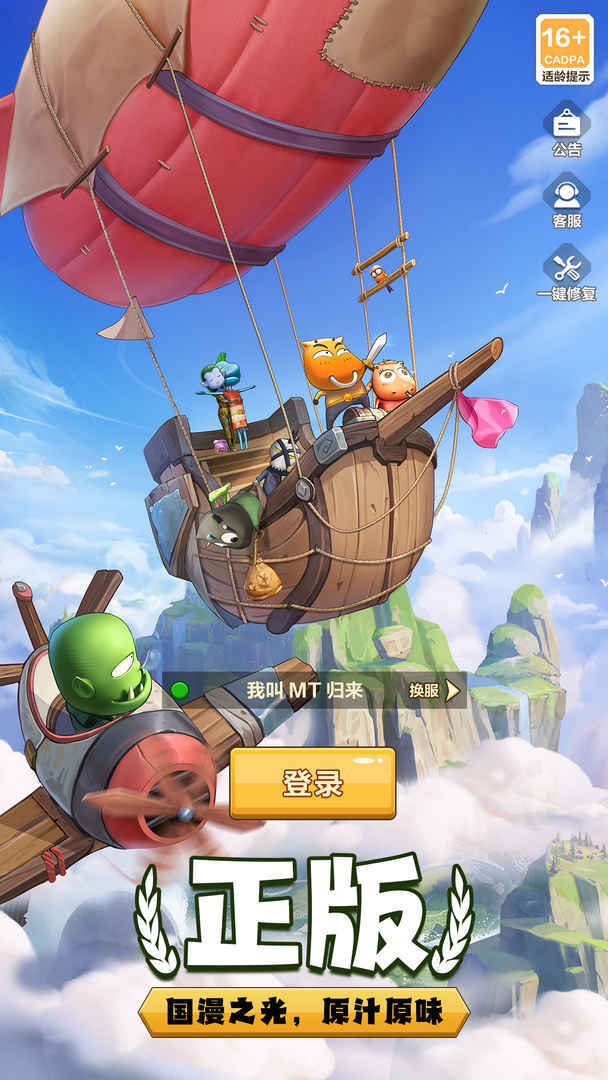View the 16+ CADPA age rating notice

click(564, 47)
